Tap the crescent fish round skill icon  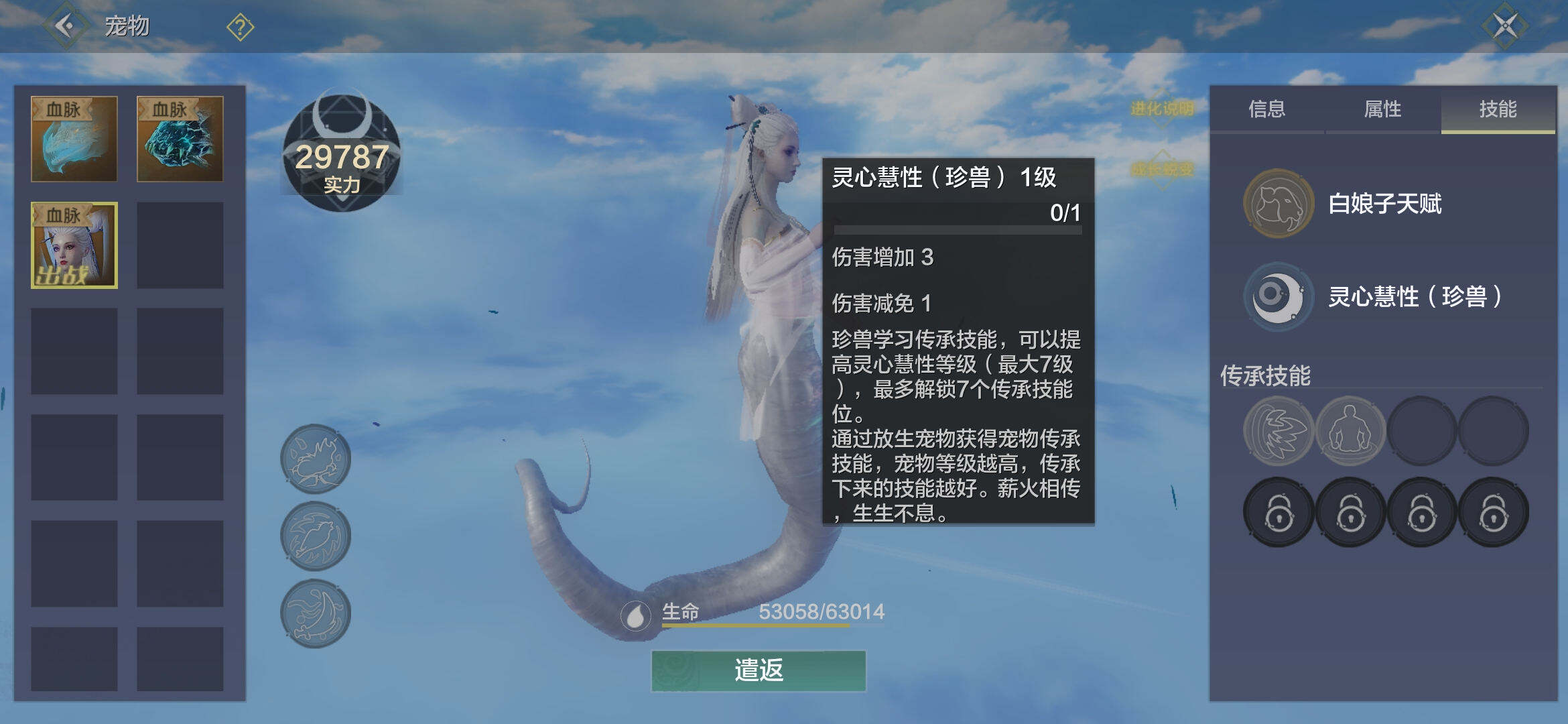(316, 613)
